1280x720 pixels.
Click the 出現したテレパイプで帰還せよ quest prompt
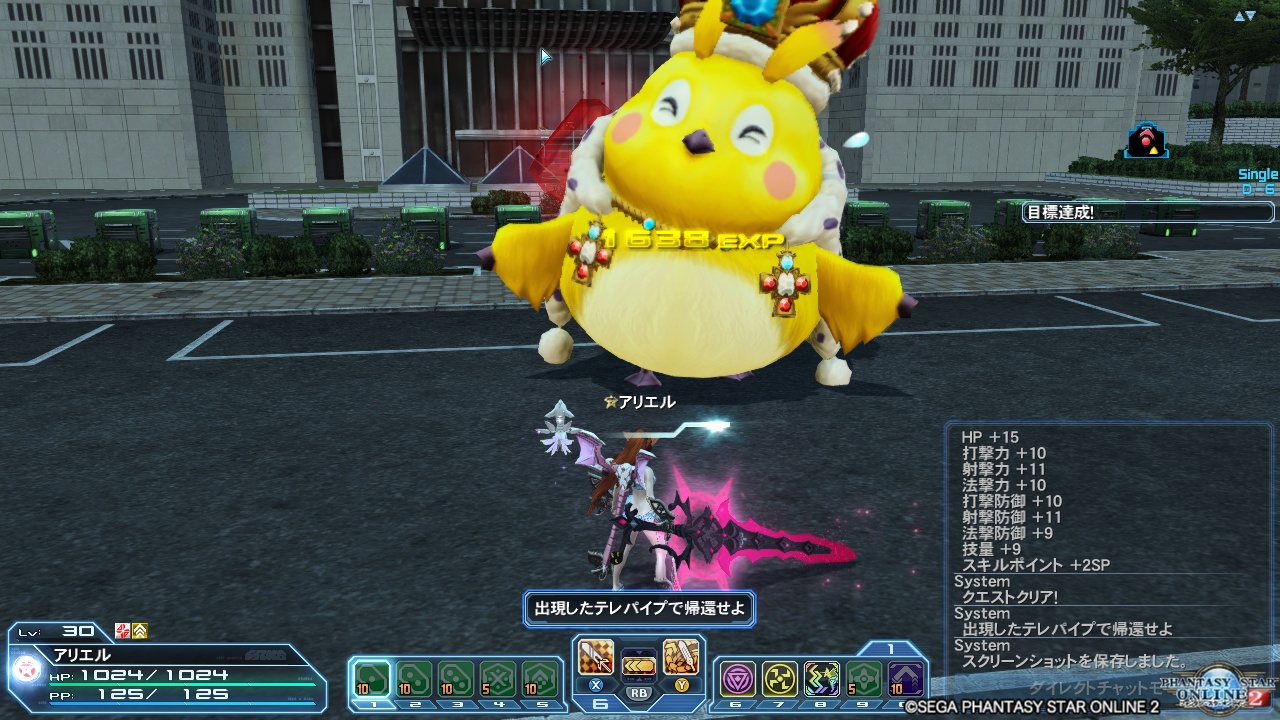637,609
